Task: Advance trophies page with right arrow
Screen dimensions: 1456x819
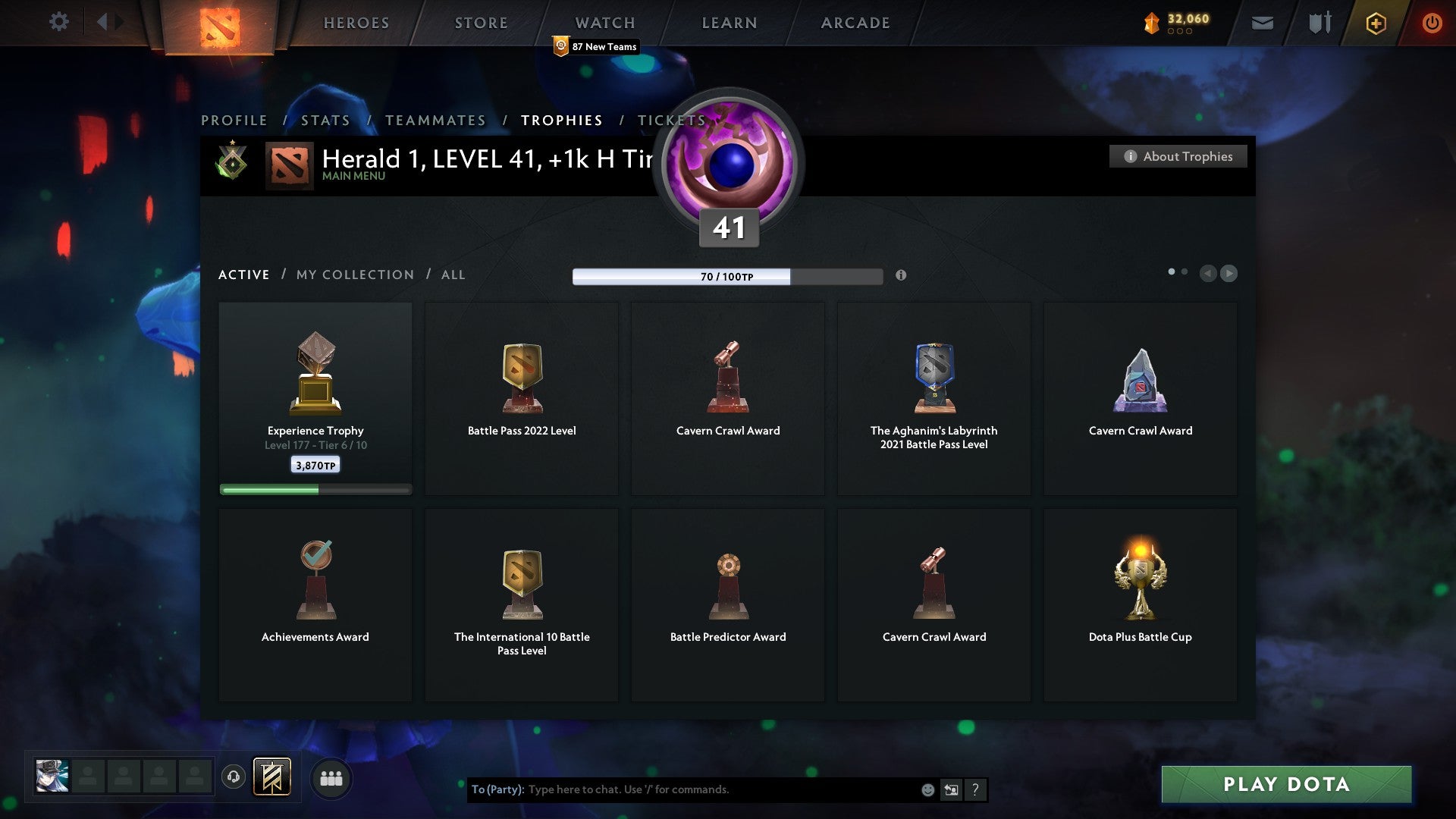Action: (1229, 274)
